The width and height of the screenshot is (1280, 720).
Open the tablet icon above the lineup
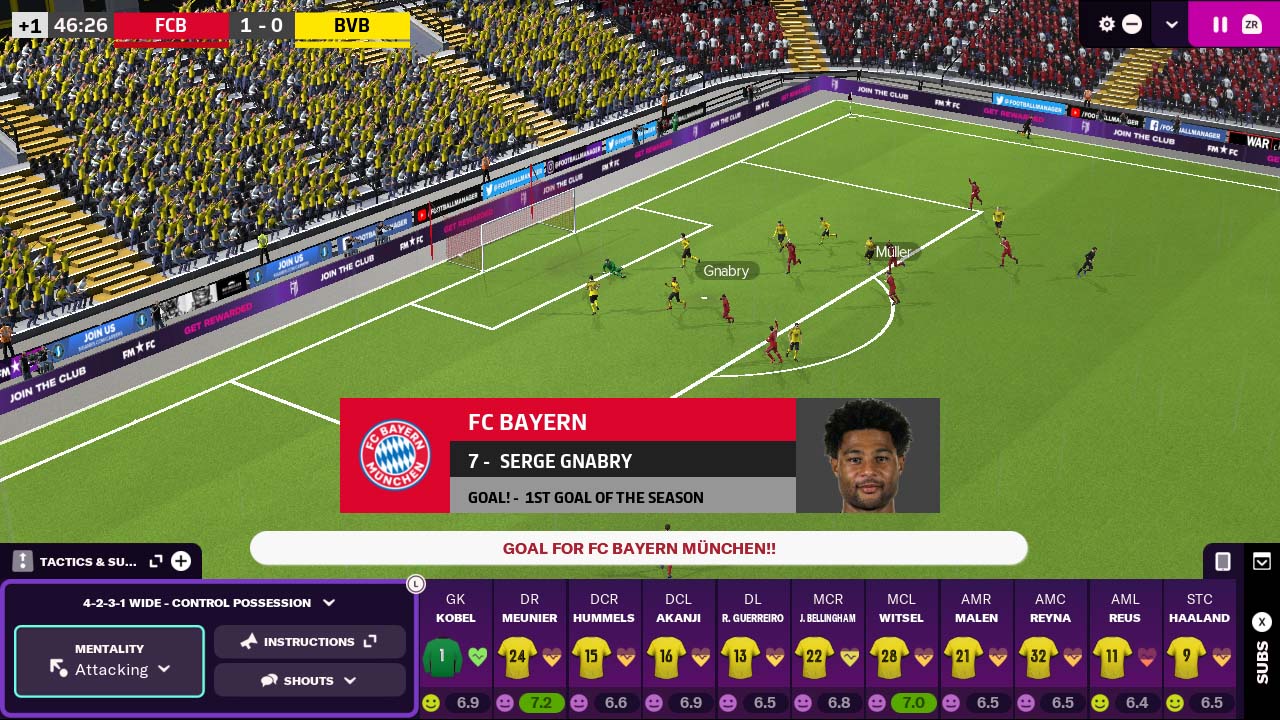(1222, 561)
